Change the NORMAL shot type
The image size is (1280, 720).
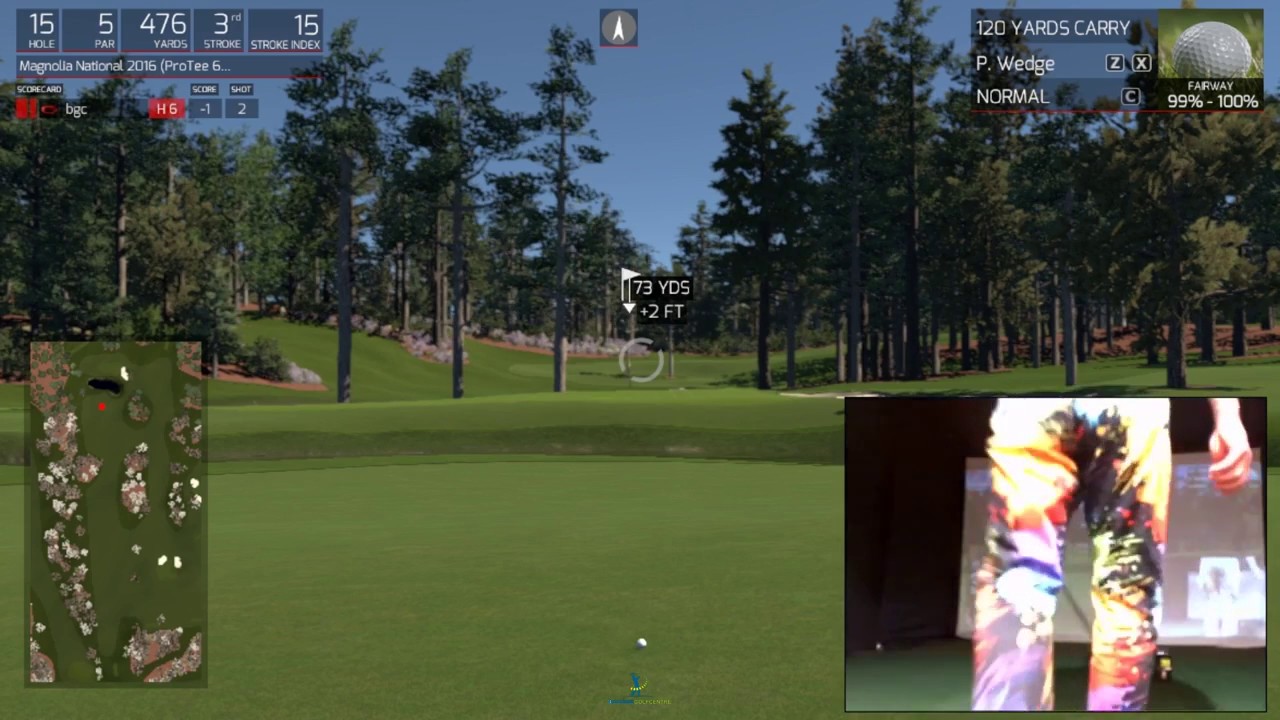pyautogui.click(x=1012, y=97)
